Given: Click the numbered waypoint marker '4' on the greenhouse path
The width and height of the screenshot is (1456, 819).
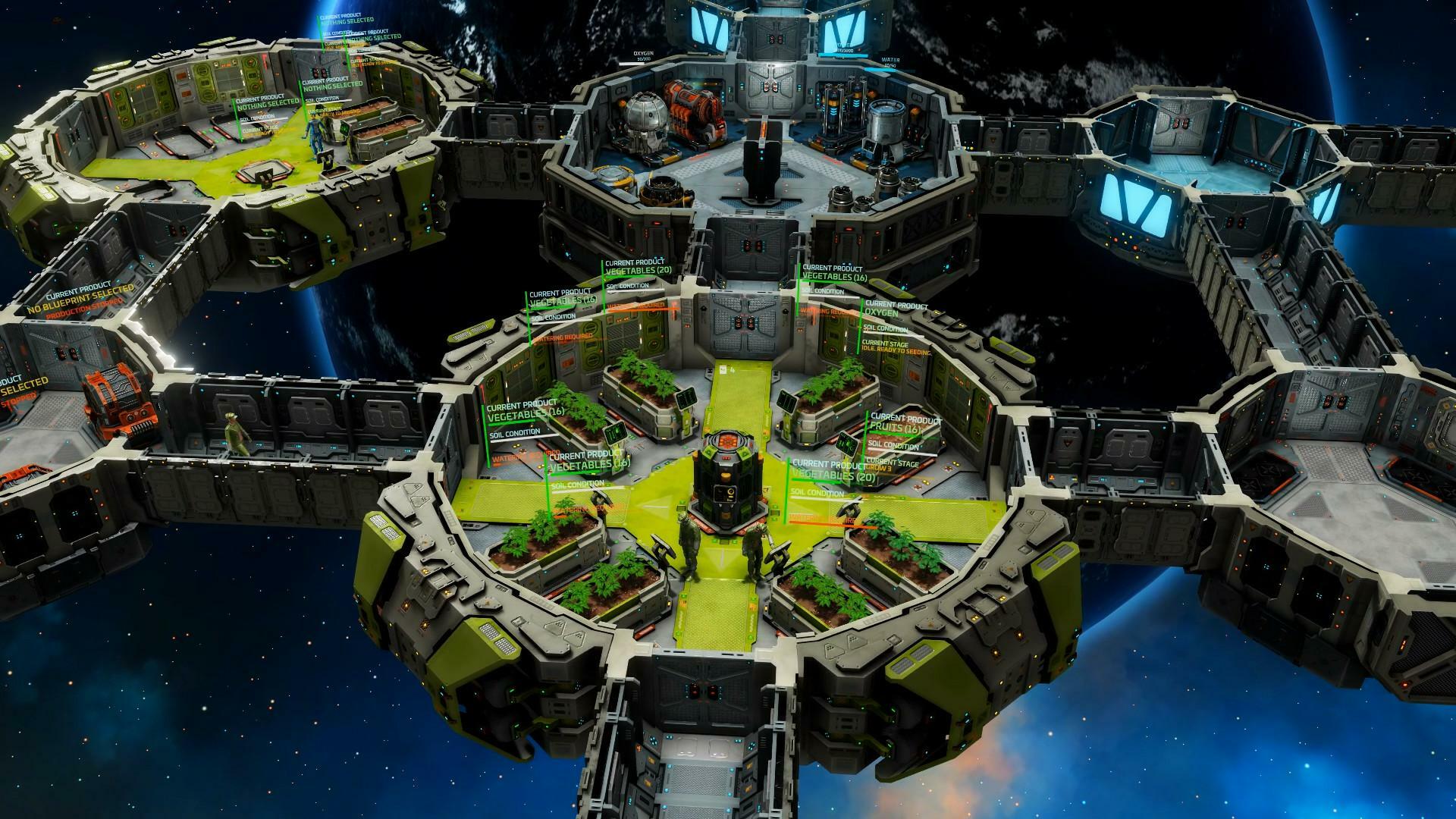Looking at the screenshot, I should pyautogui.click(x=733, y=370).
